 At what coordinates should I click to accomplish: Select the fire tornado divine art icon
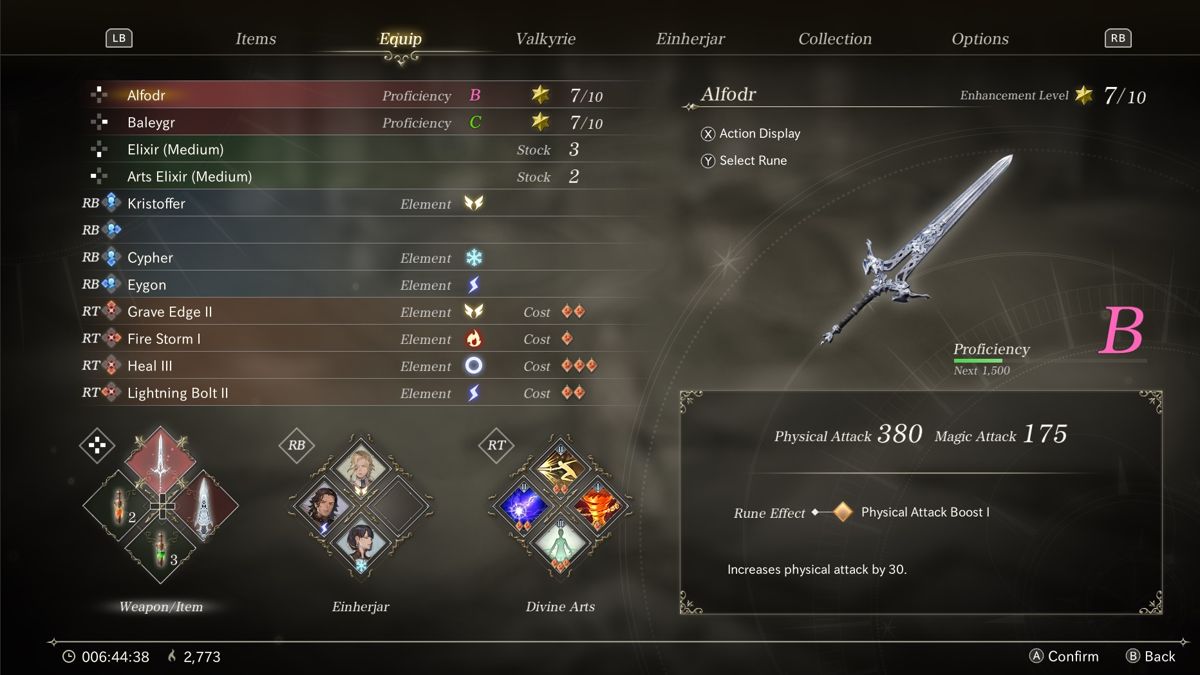point(599,505)
